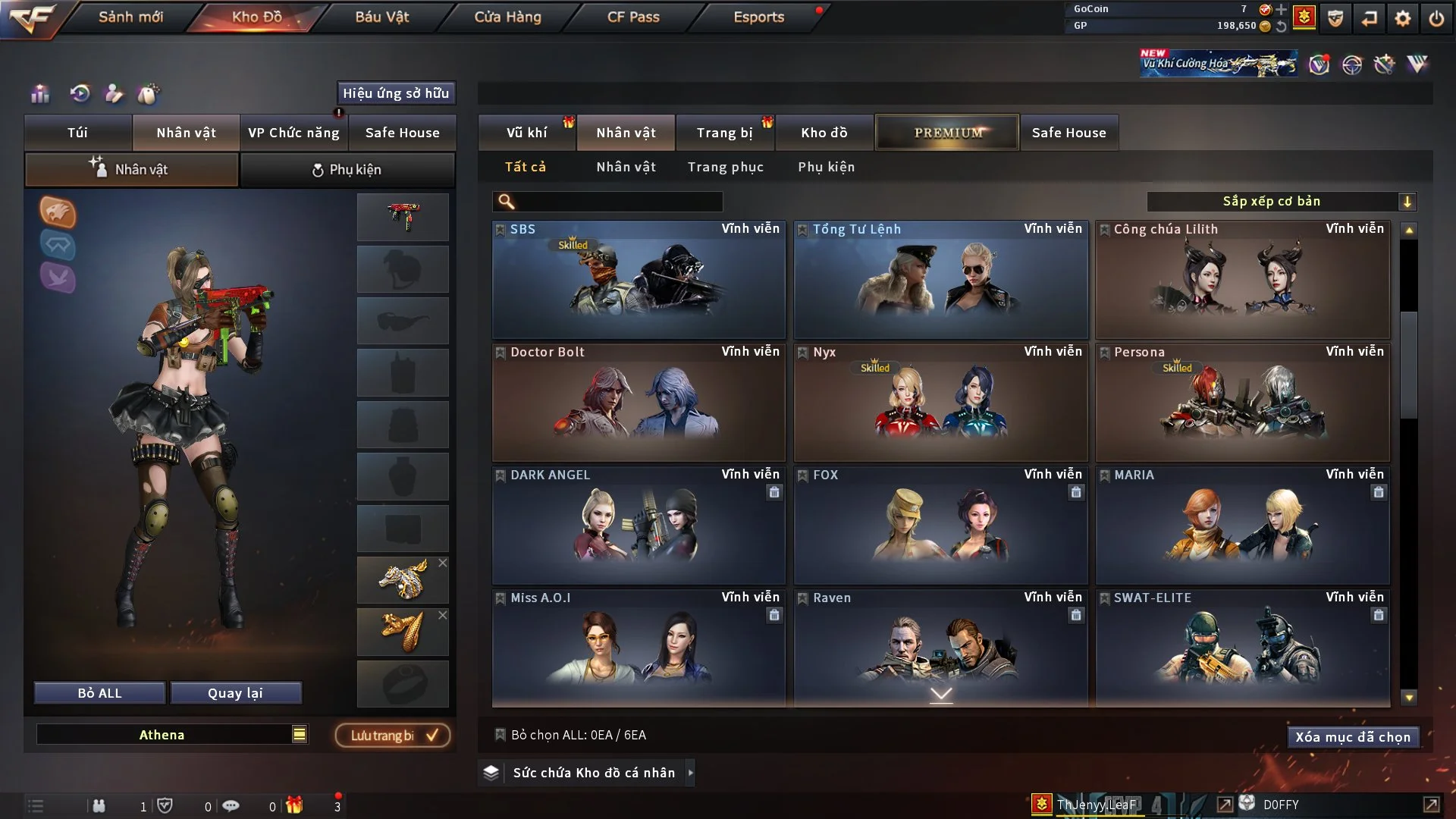Screen dimensions: 1456x819
Task: Click the inventory search field
Action: pyautogui.click(x=618, y=202)
